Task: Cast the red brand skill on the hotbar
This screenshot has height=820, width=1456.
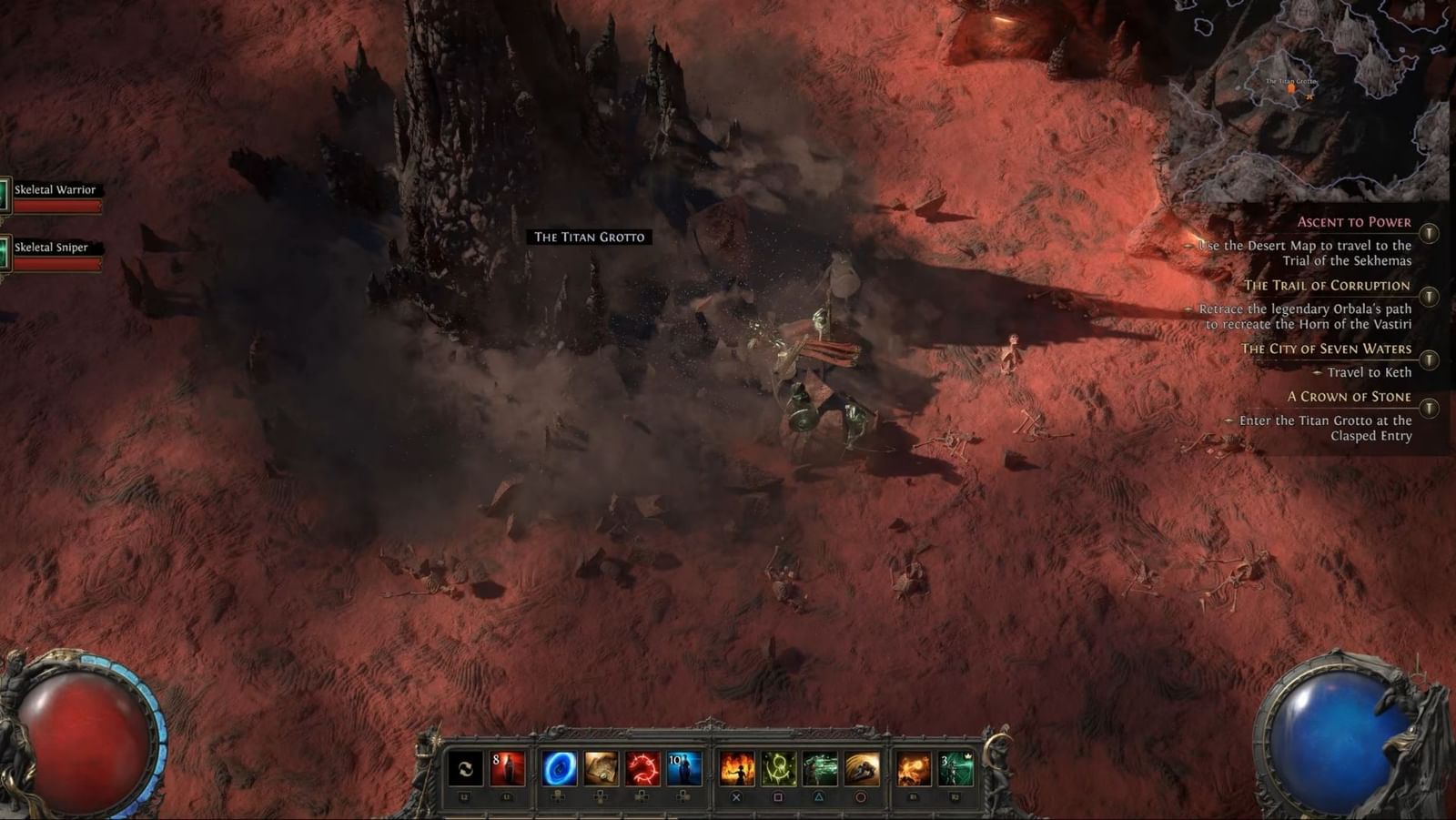Action: pos(643,768)
